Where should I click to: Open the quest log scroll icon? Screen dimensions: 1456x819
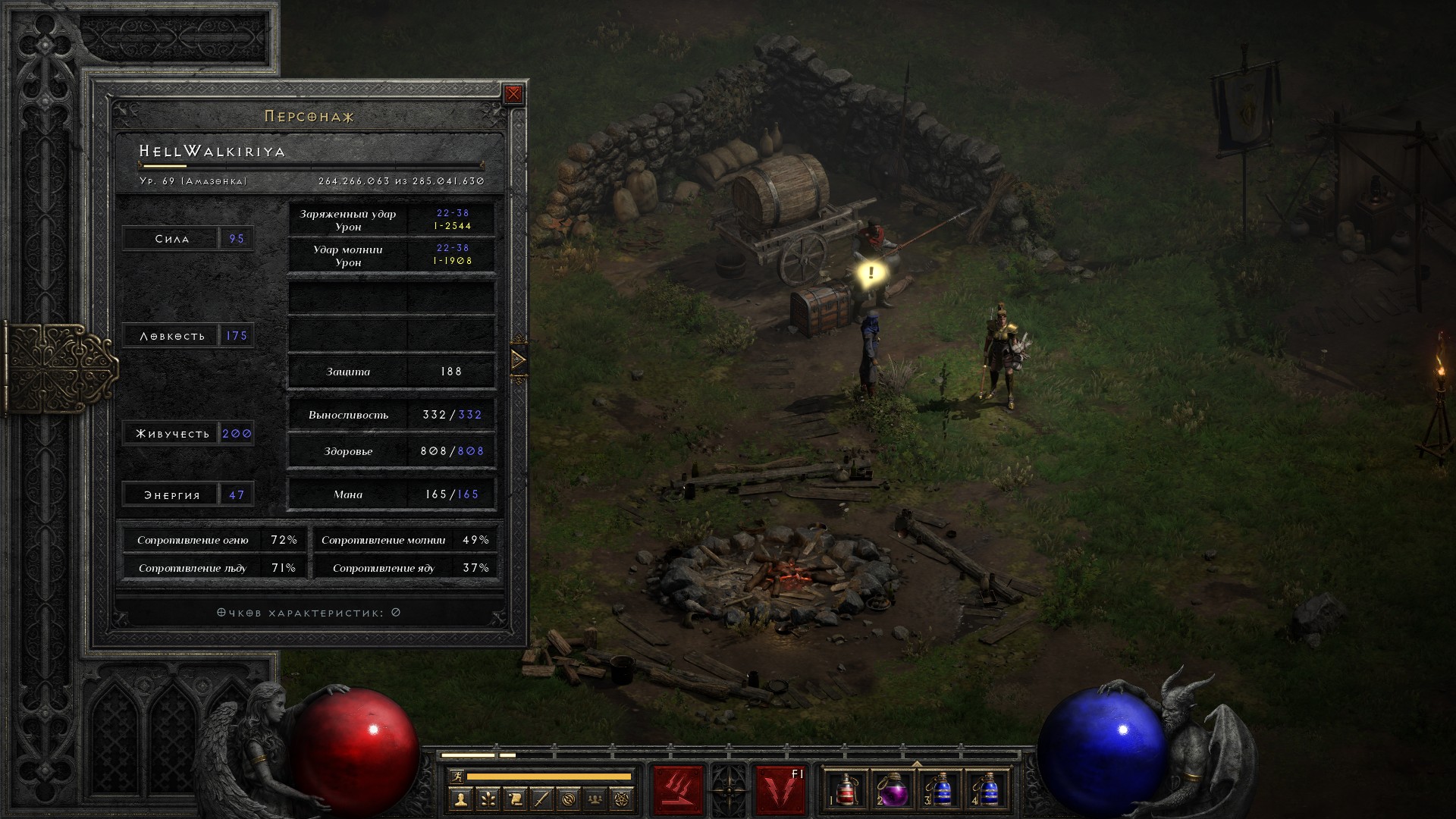tap(515, 799)
